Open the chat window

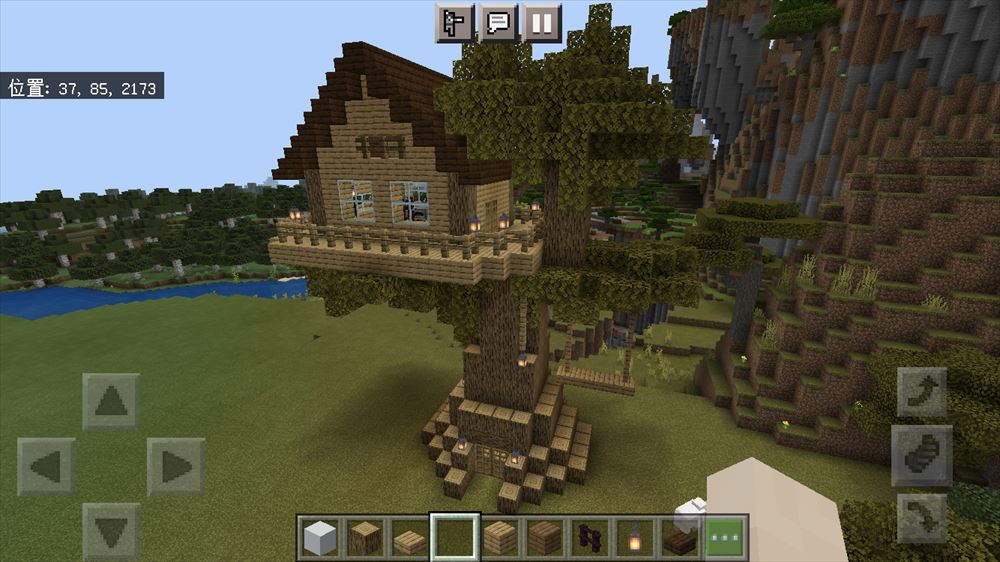click(x=497, y=22)
